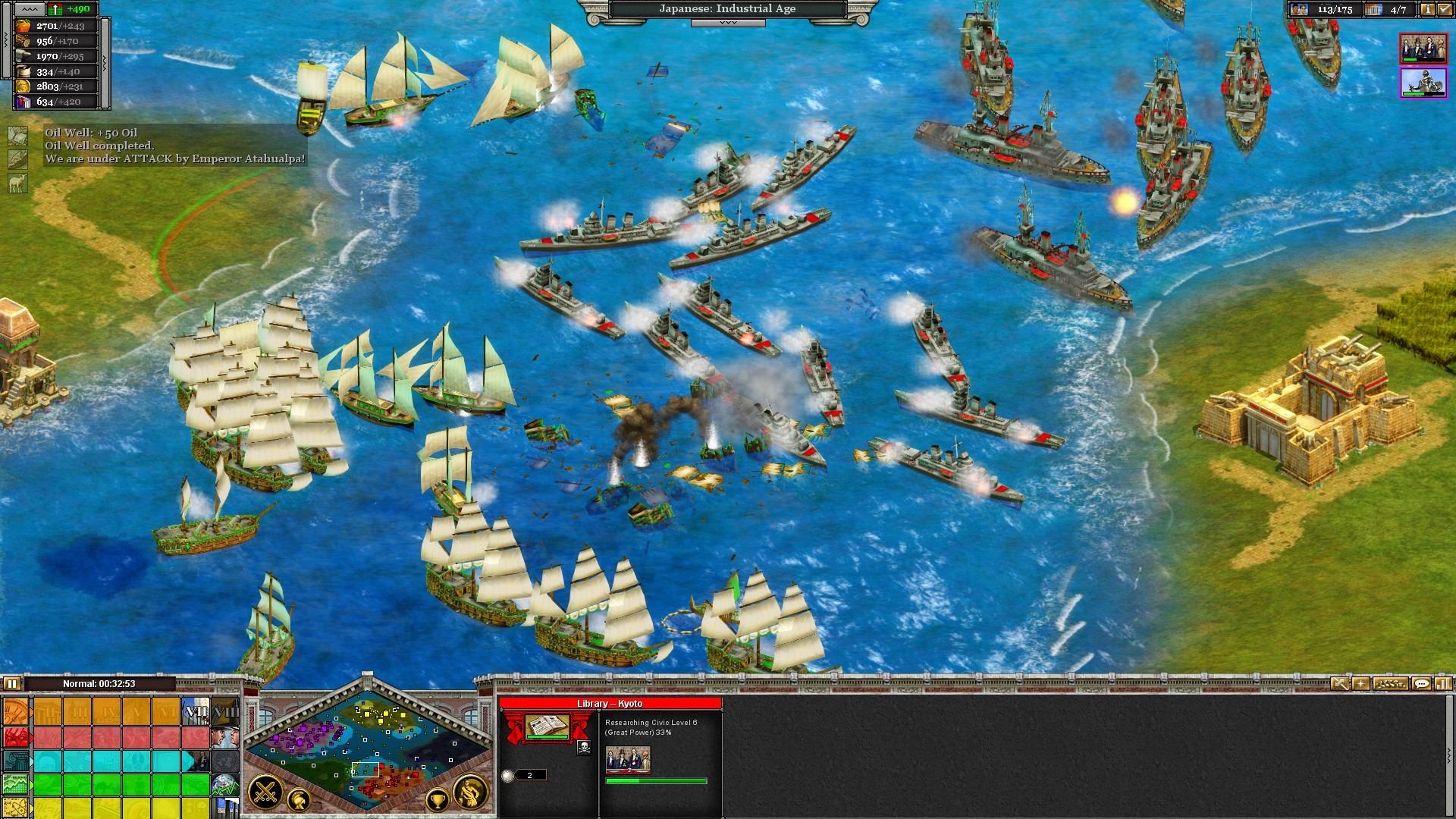Click the helmet icon beside the minimap
This screenshot has height=819, width=1456.
coord(300,799)
